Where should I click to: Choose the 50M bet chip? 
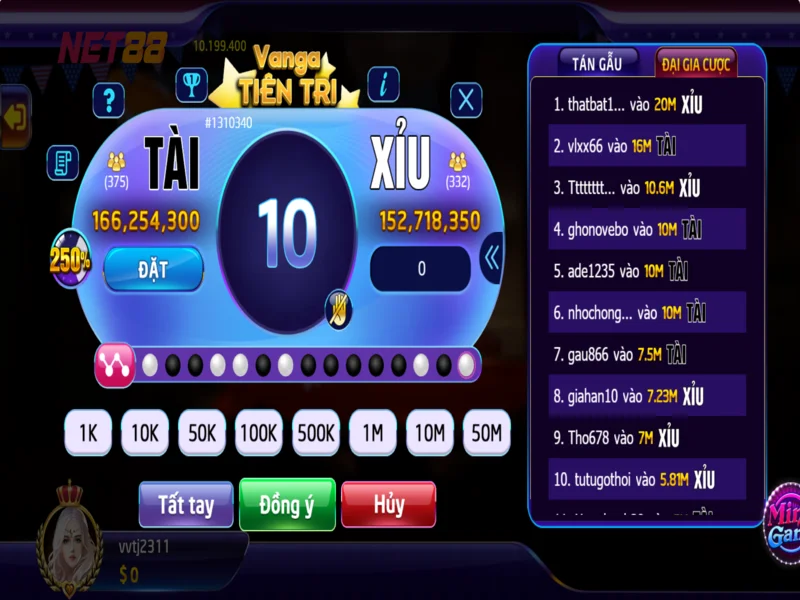pyautogui.click(x=487, y=434)
